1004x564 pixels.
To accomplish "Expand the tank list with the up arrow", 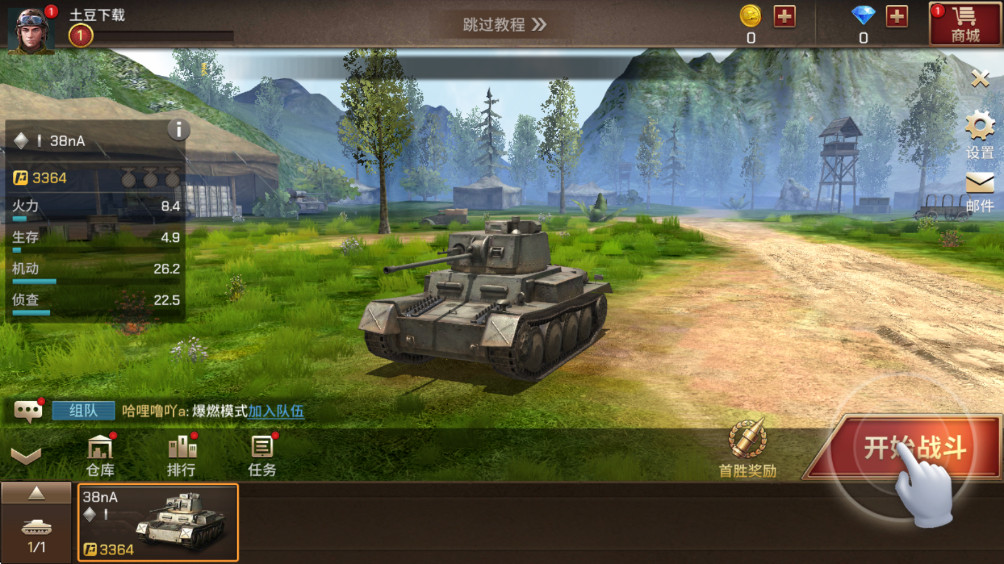I will click(x=36, y=493).
